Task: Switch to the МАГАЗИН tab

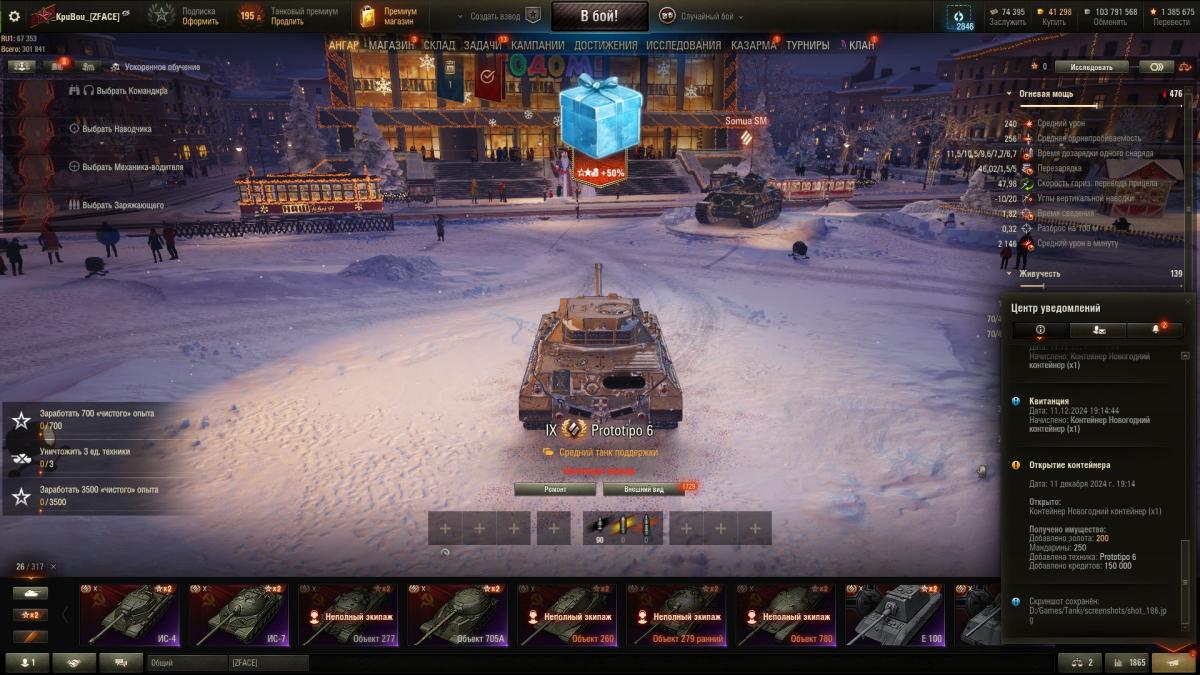Action: [x=391, y=45]
